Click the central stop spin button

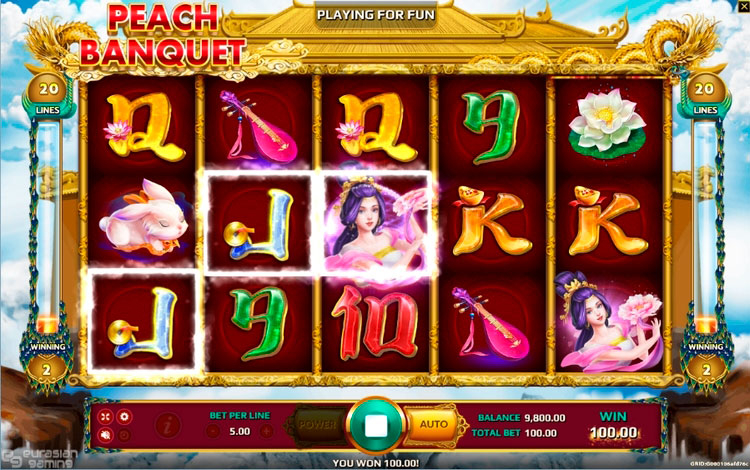[x=375, y=425]
